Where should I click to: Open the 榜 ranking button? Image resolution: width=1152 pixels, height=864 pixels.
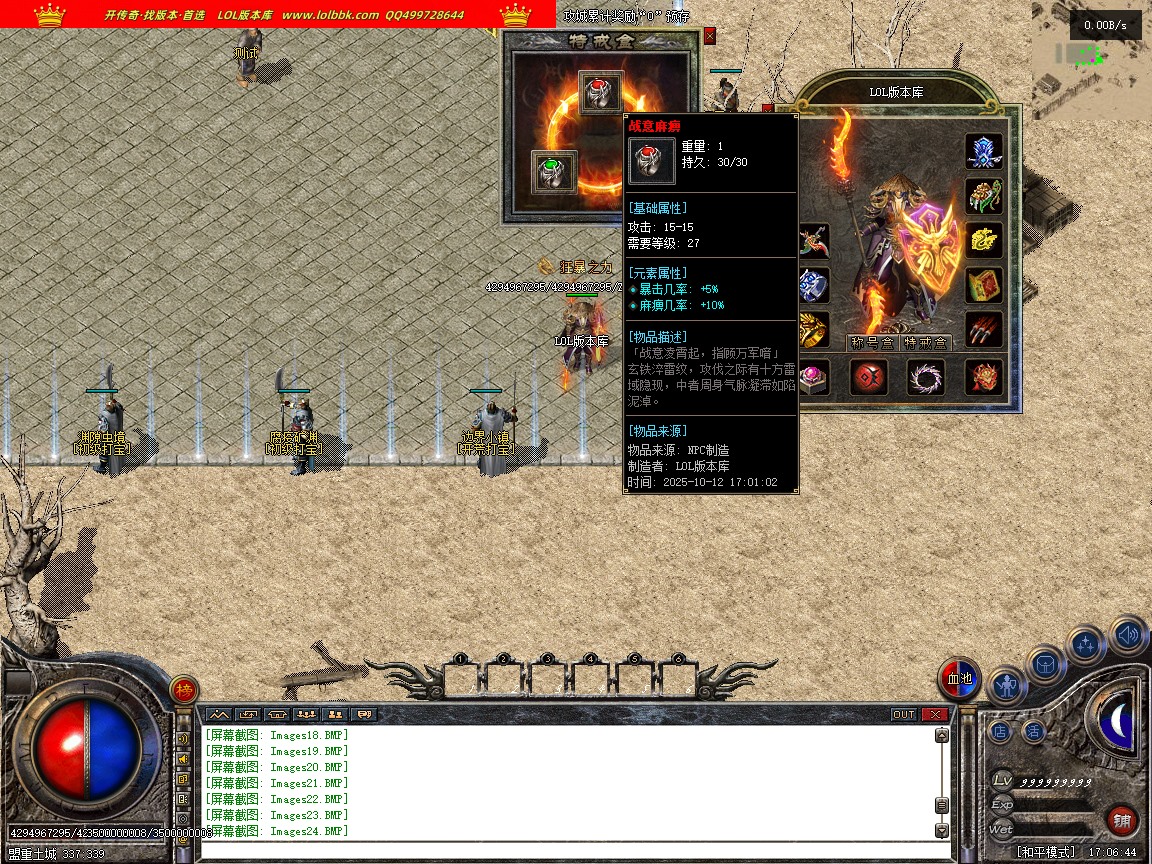tap(184, 690)
